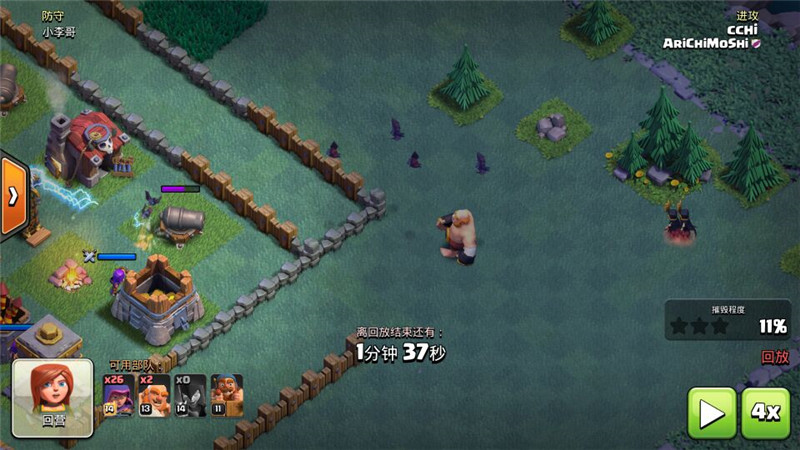
Task: Resume the replay with the play button
Action: (x=711, y=413)
